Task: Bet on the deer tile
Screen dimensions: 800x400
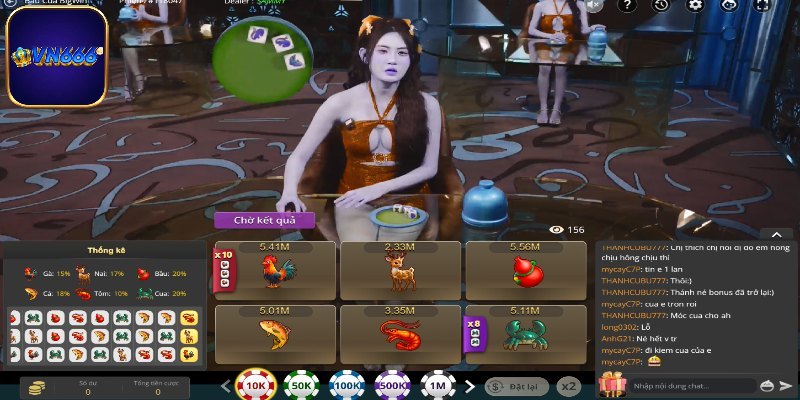Action: [x=399, y=270]
